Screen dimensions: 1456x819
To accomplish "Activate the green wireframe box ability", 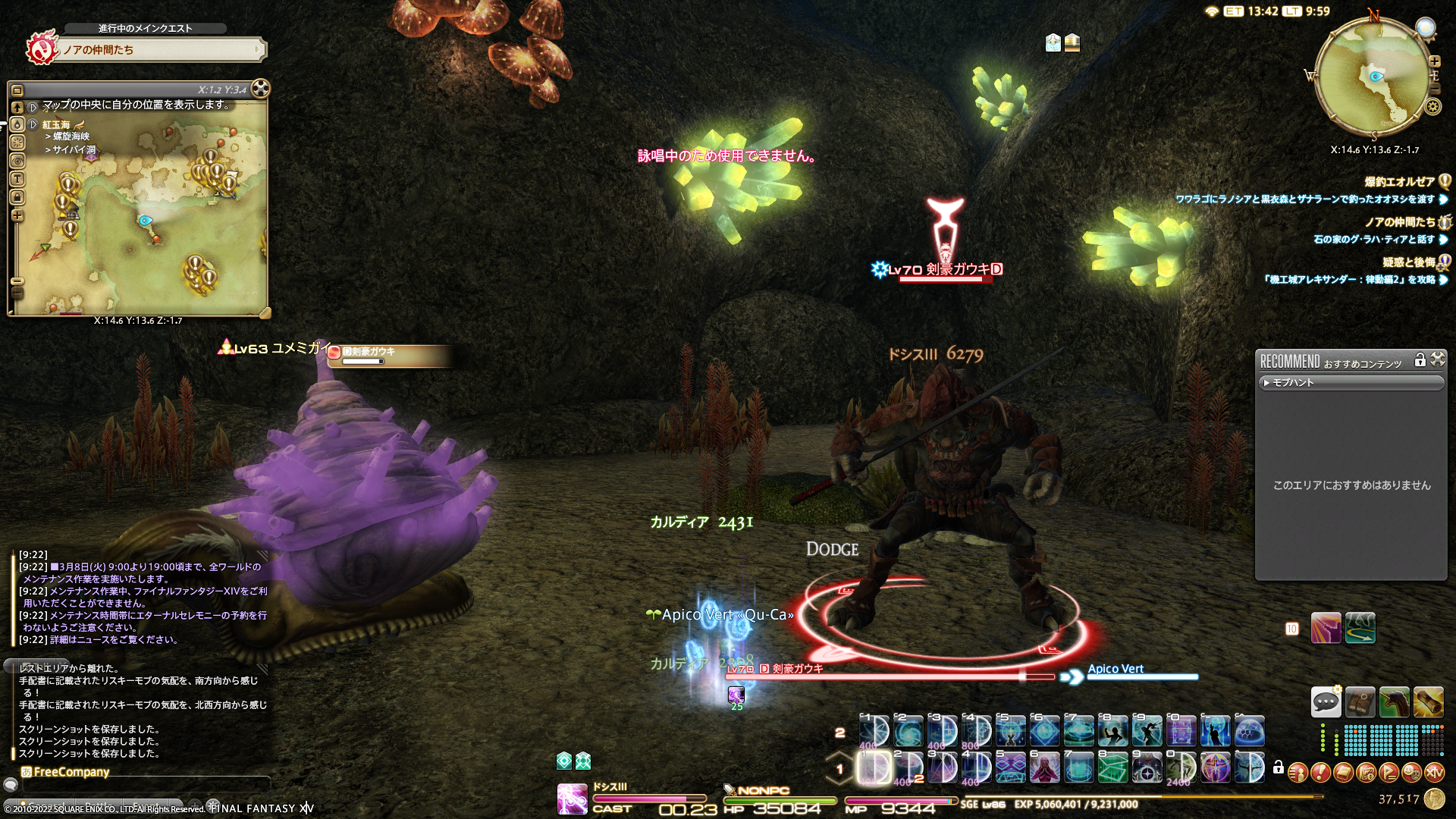I will pos(1112,767).
